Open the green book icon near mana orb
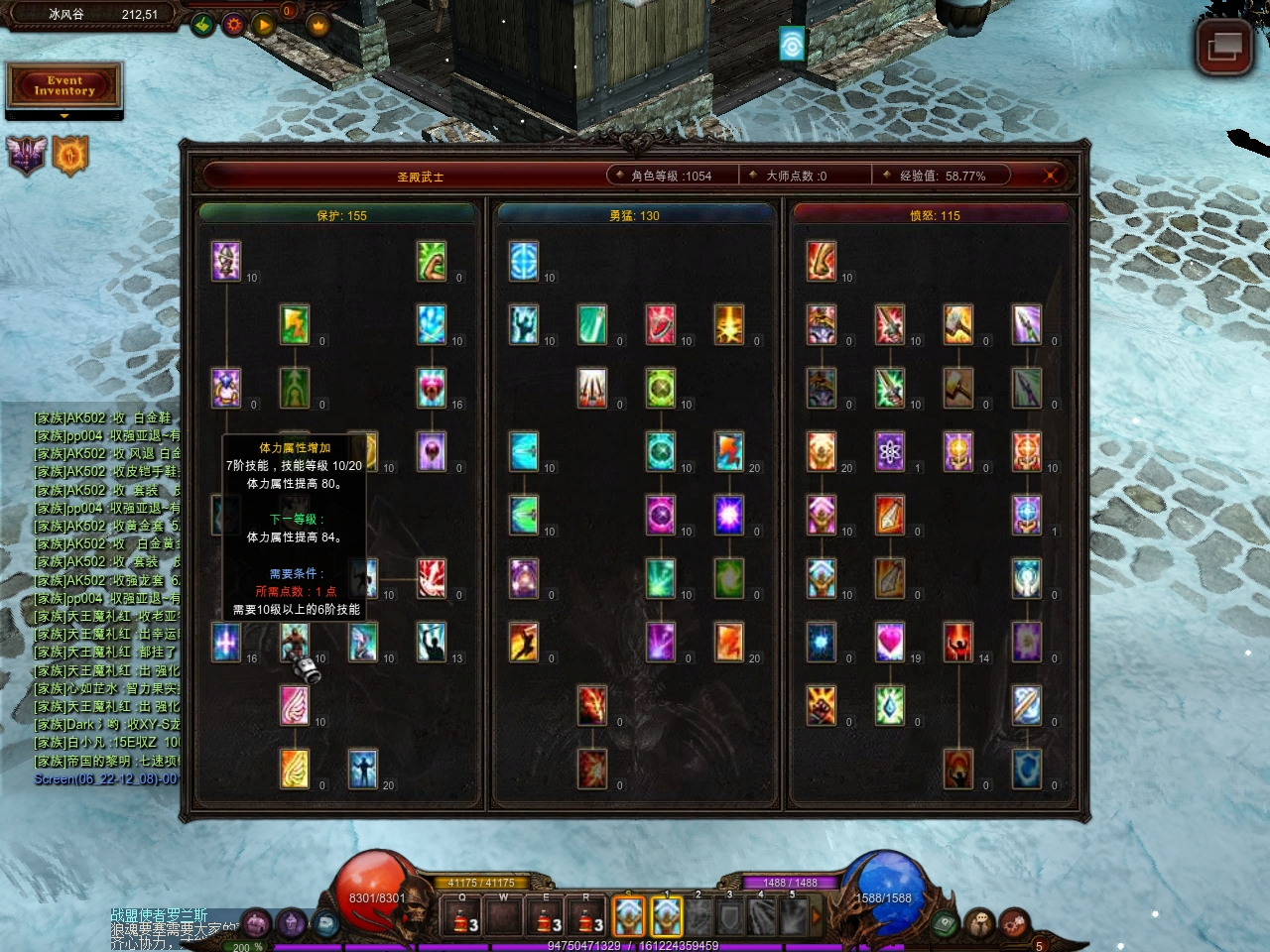Viewport: 1270px width, 952px height. 946,923
